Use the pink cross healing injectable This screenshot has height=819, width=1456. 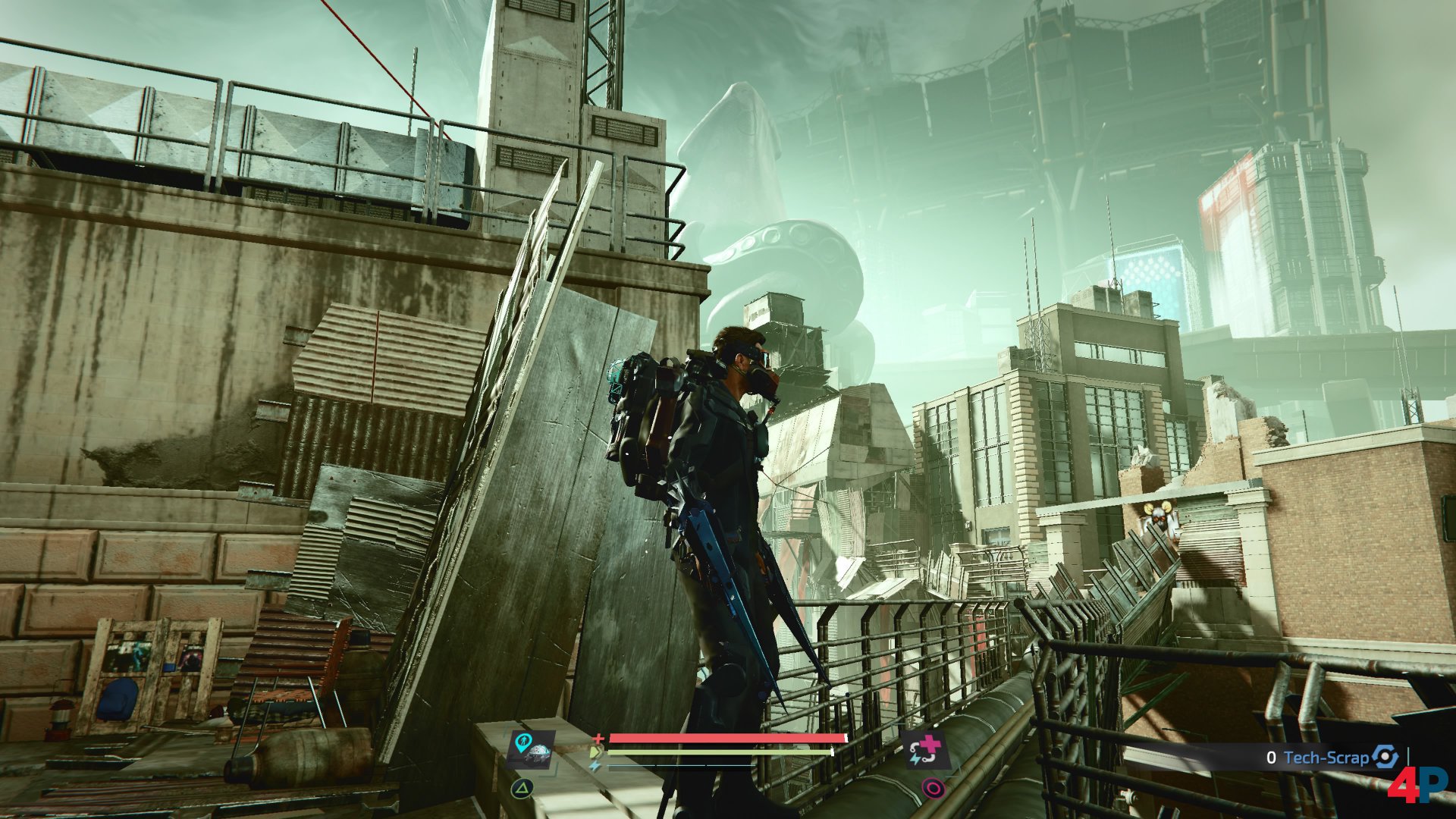tap(926, 751)
